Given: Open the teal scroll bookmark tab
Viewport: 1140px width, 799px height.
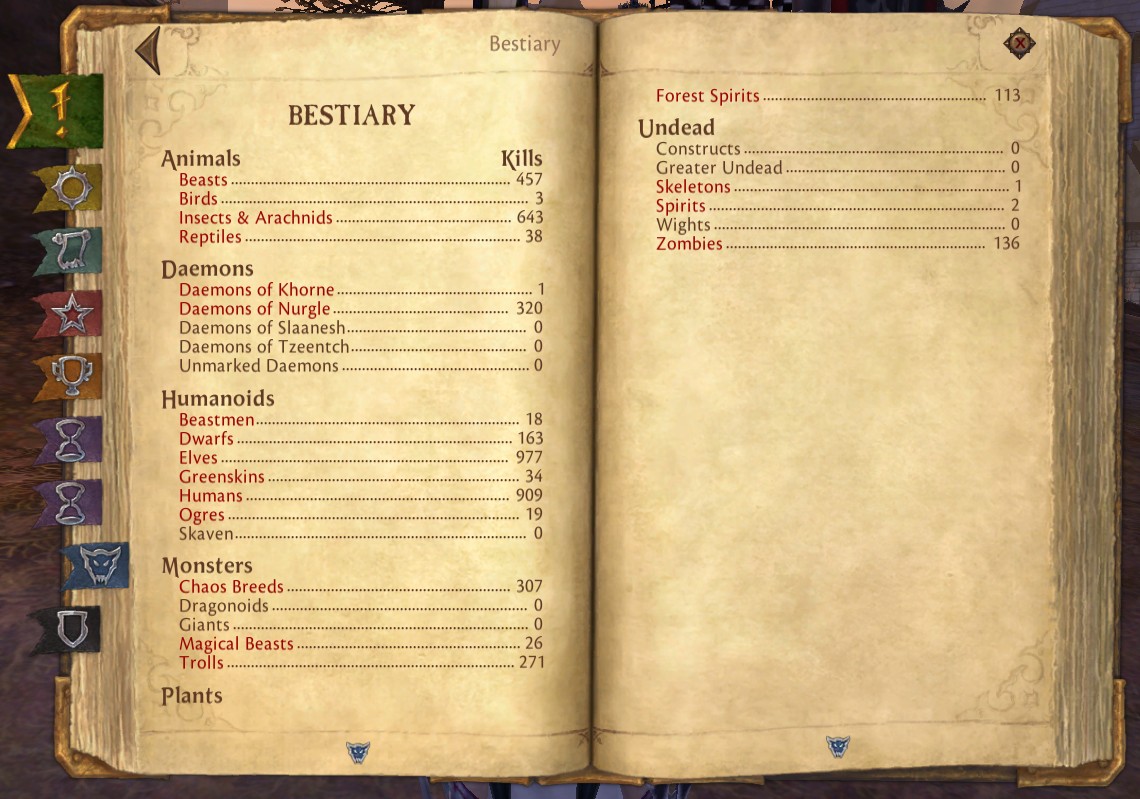Looking at the screenshot, I should click(x=72, y=251).
